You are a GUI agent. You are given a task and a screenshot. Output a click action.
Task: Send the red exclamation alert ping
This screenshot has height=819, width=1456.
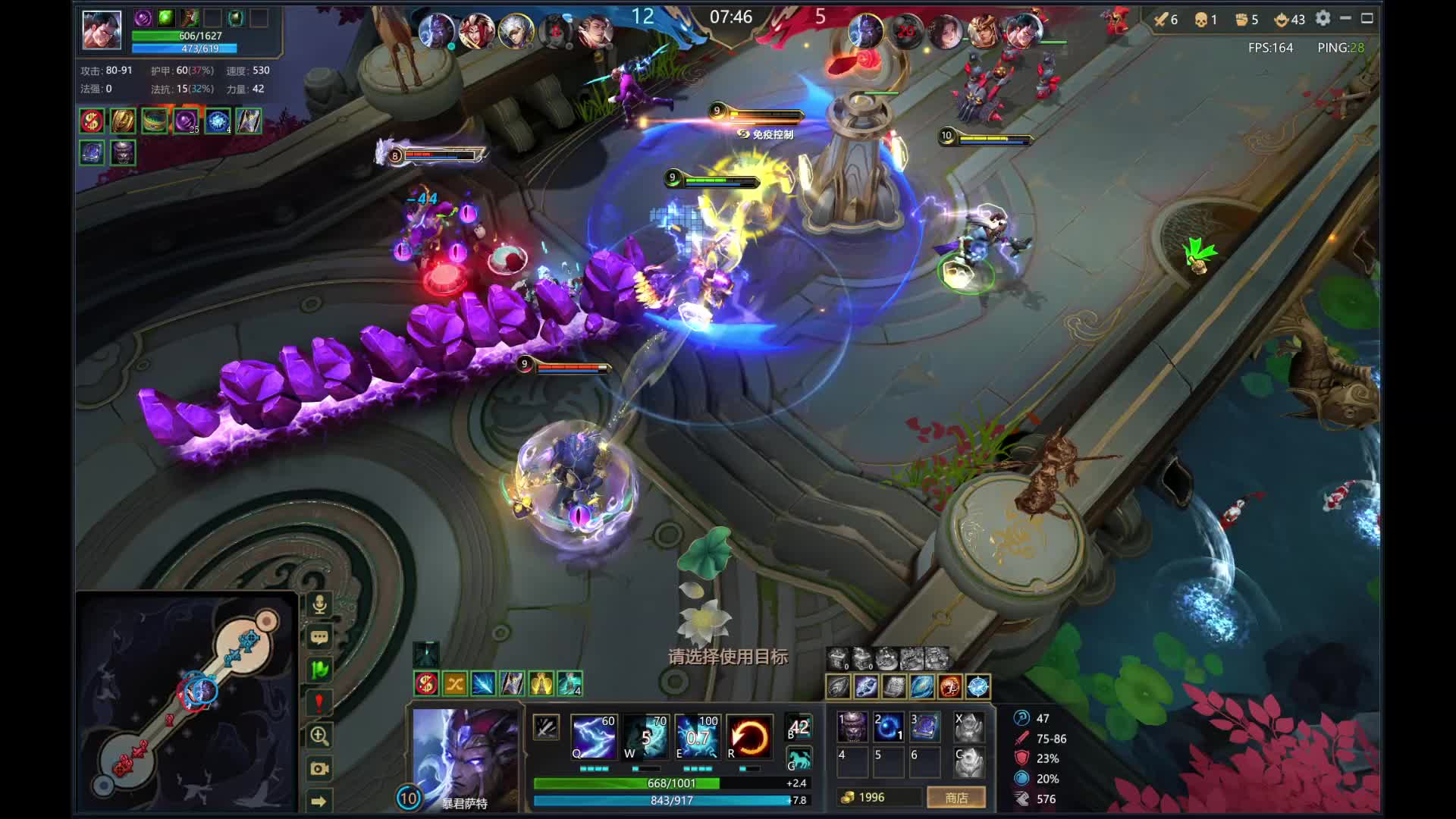tap(319, 702)
